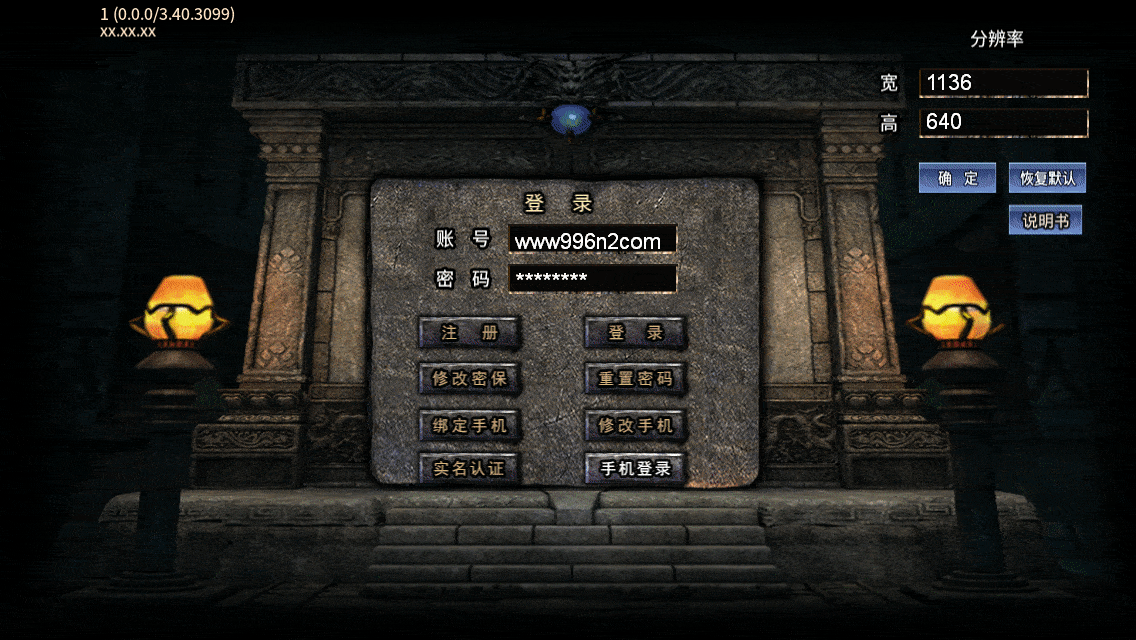Start 实名认证 real-name verification
This screenshot has width=1136, height=640.
tap(469, 468)
